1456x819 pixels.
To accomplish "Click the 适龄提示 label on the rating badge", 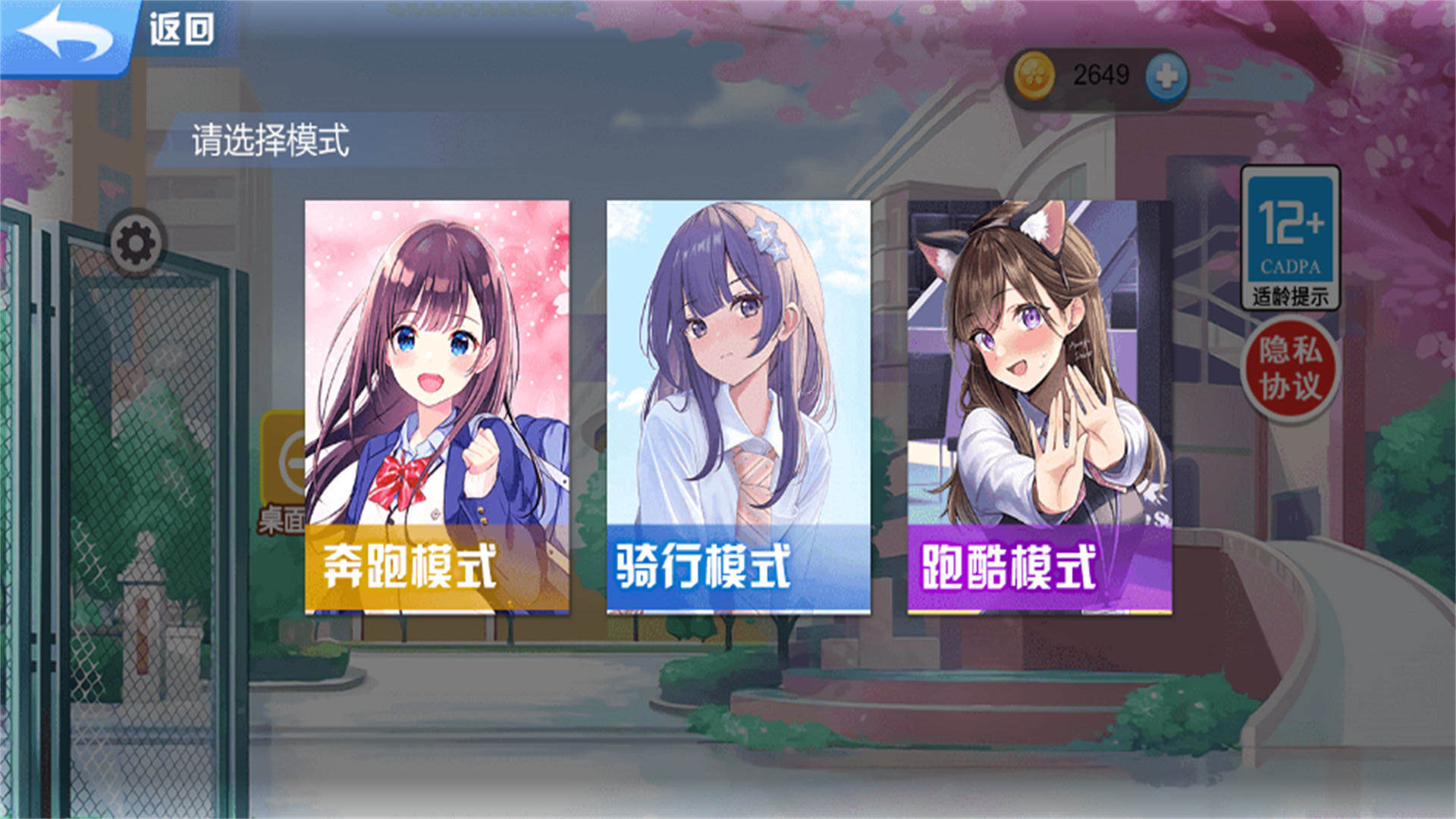I will (x=1289, y=297).
